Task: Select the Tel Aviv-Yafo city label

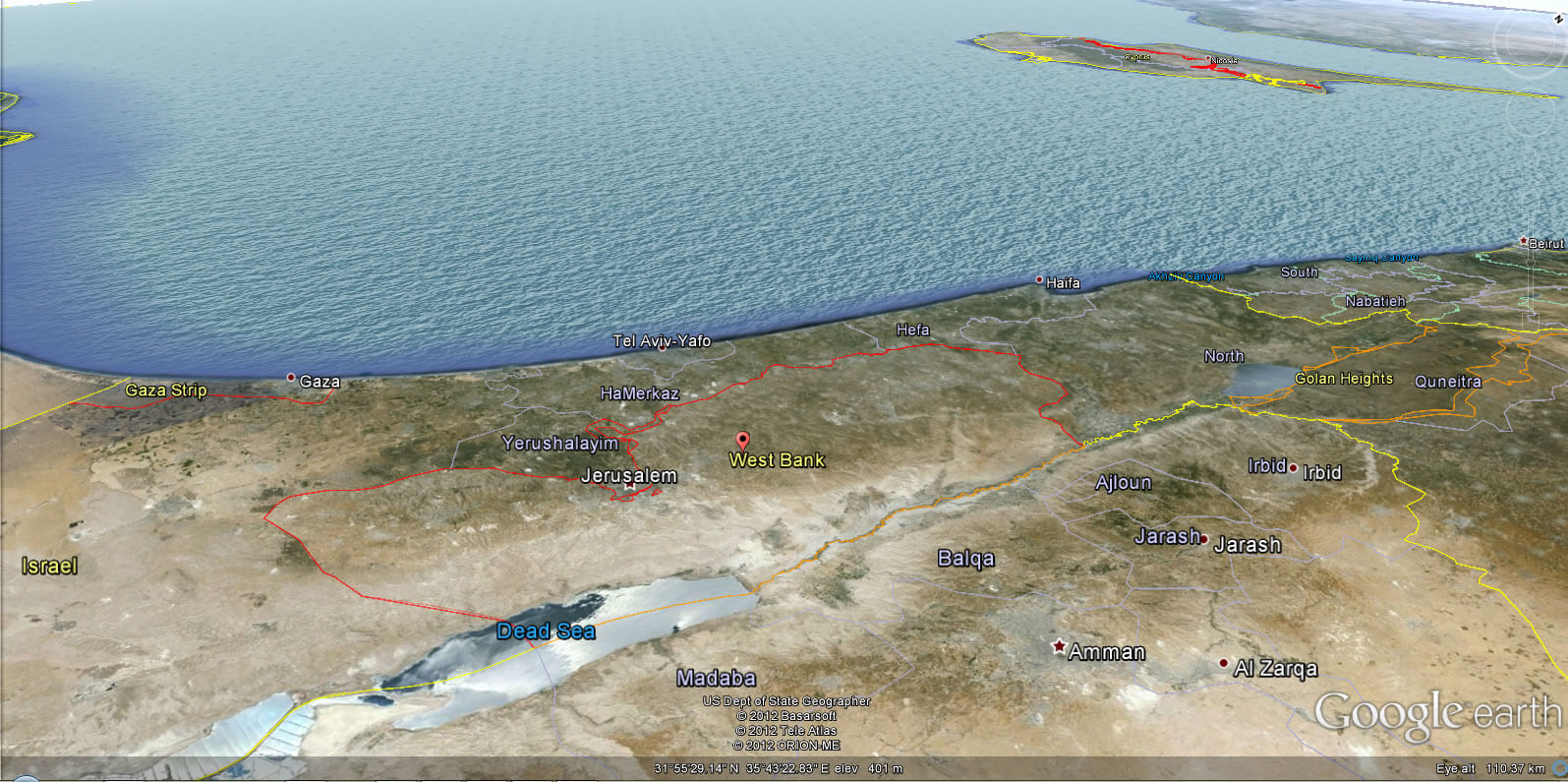Action: [x=663, y=338]
